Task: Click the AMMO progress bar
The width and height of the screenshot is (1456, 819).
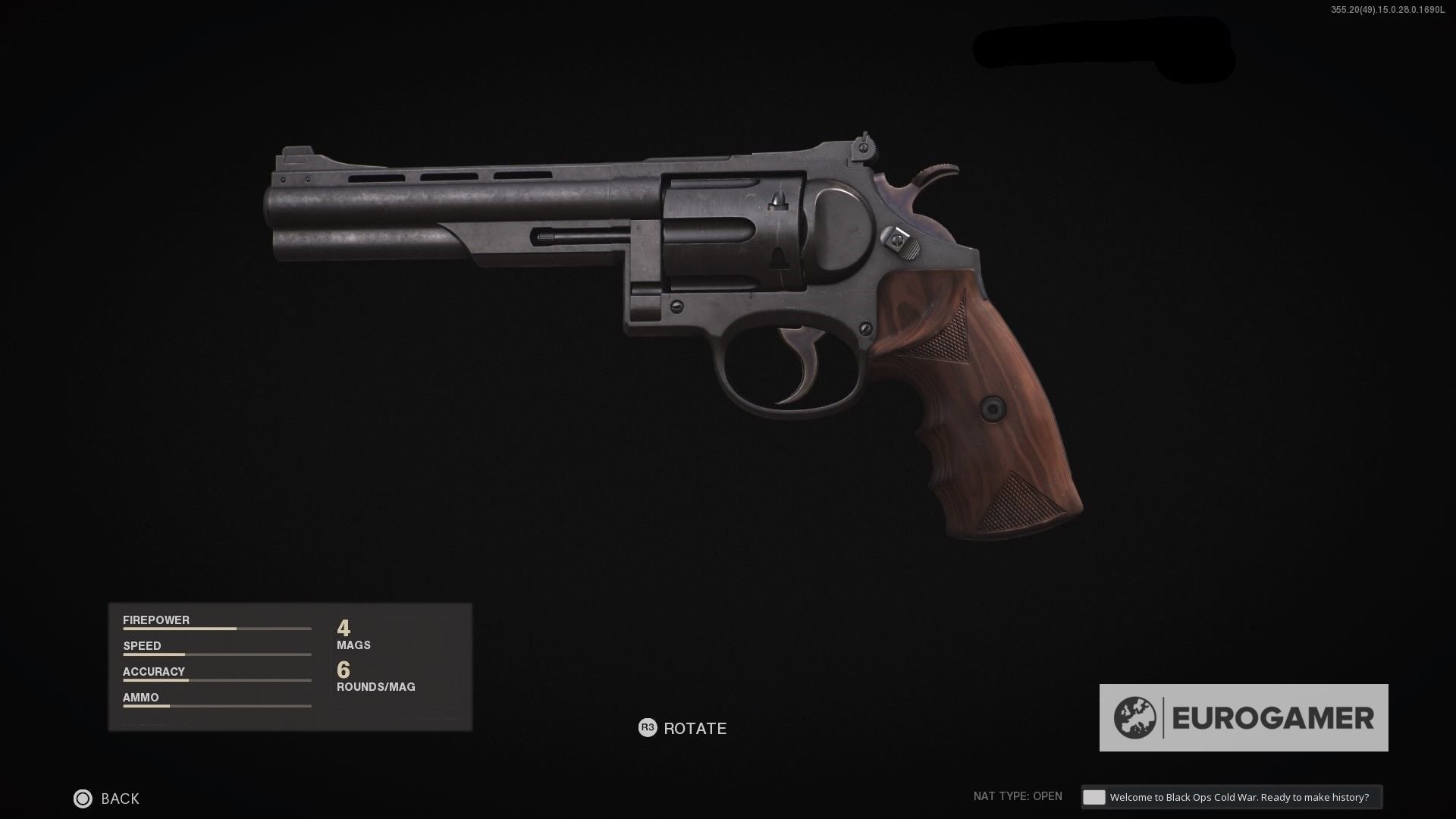Action: [216, 706]
